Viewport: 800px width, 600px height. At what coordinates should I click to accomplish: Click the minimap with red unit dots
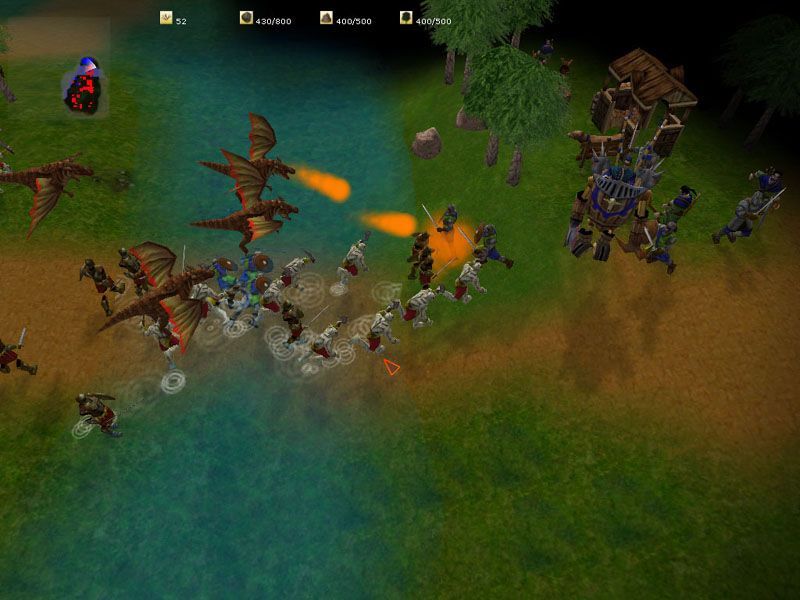82,88
